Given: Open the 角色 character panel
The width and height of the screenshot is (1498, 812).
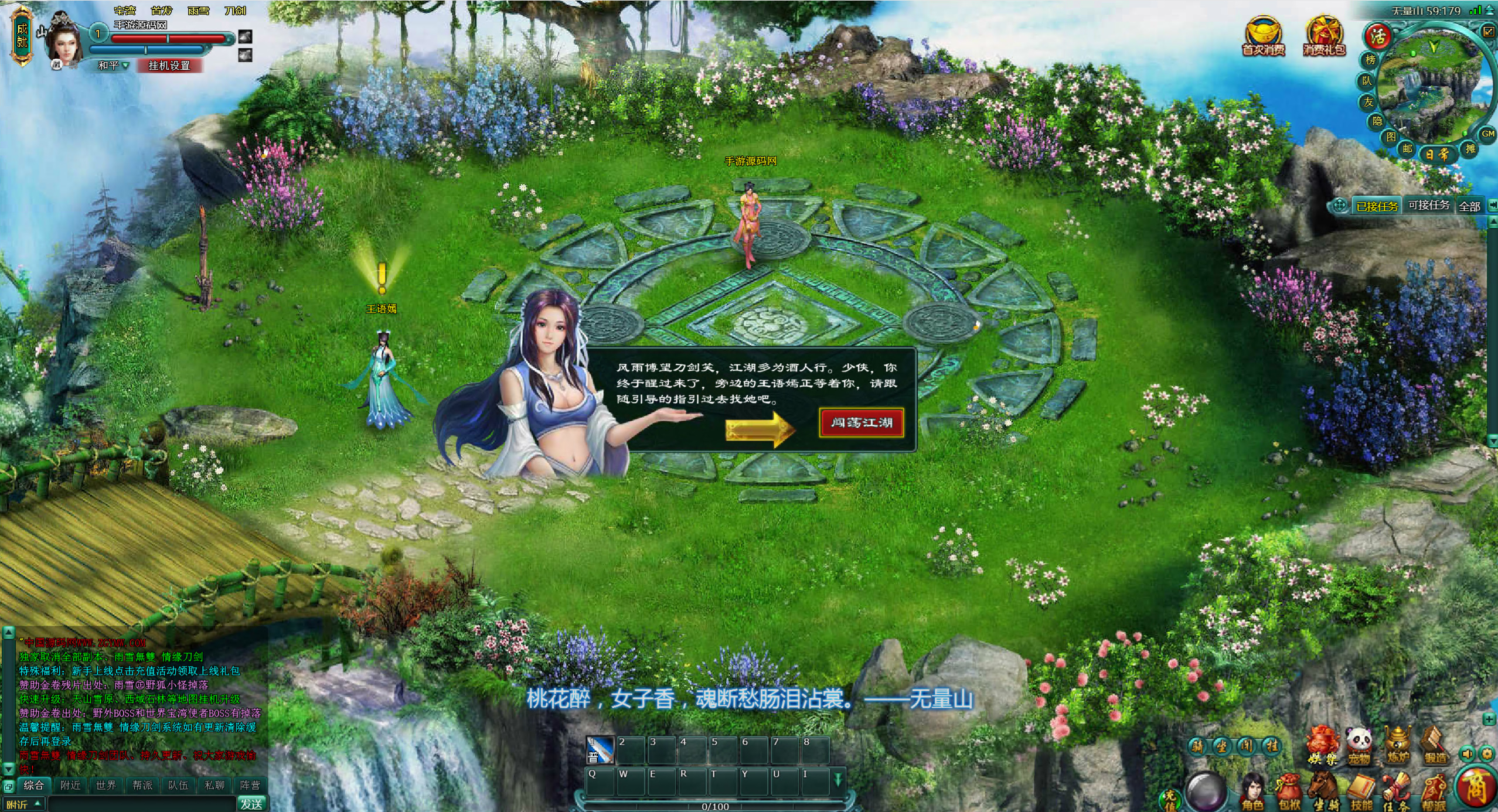Looking at the screenshot, I should [x=1252, y=792].
